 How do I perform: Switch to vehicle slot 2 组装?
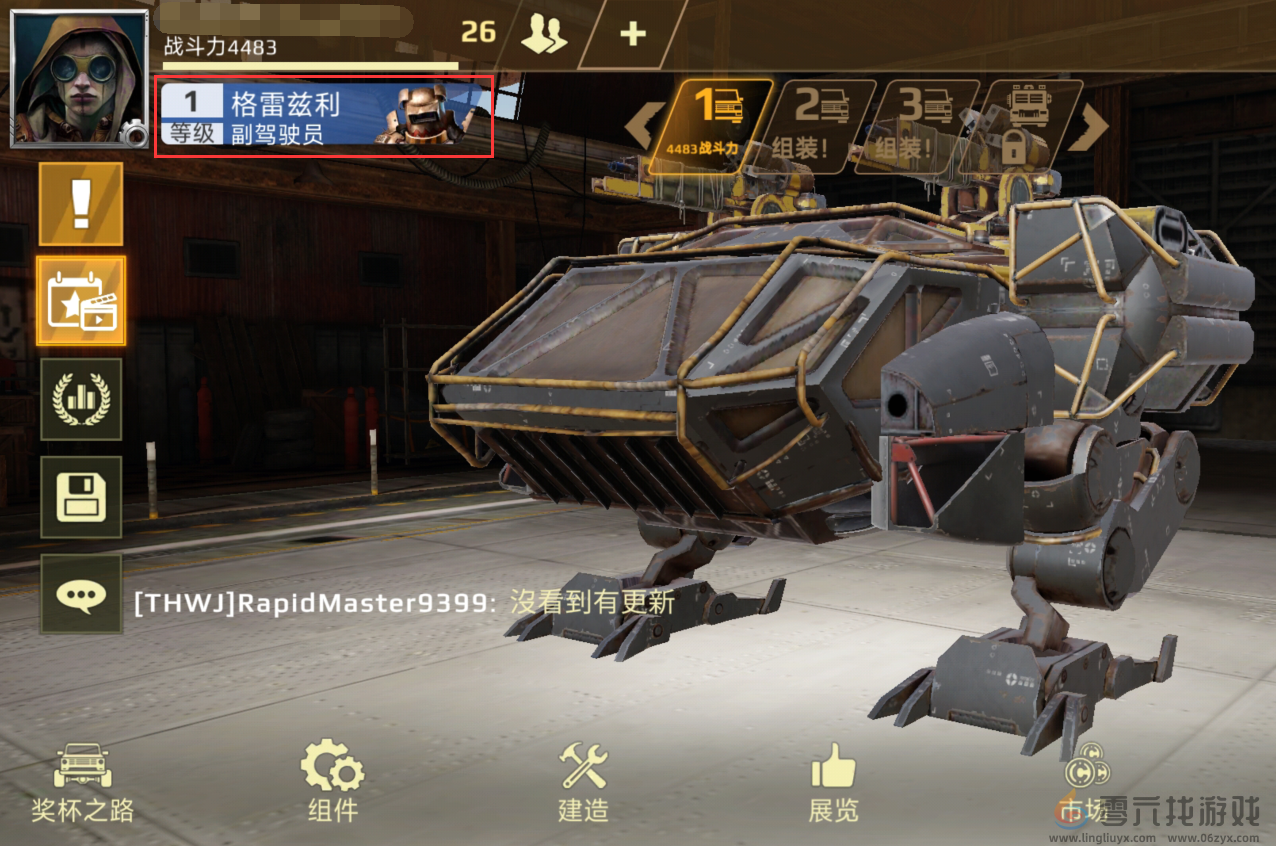[818, 125]
